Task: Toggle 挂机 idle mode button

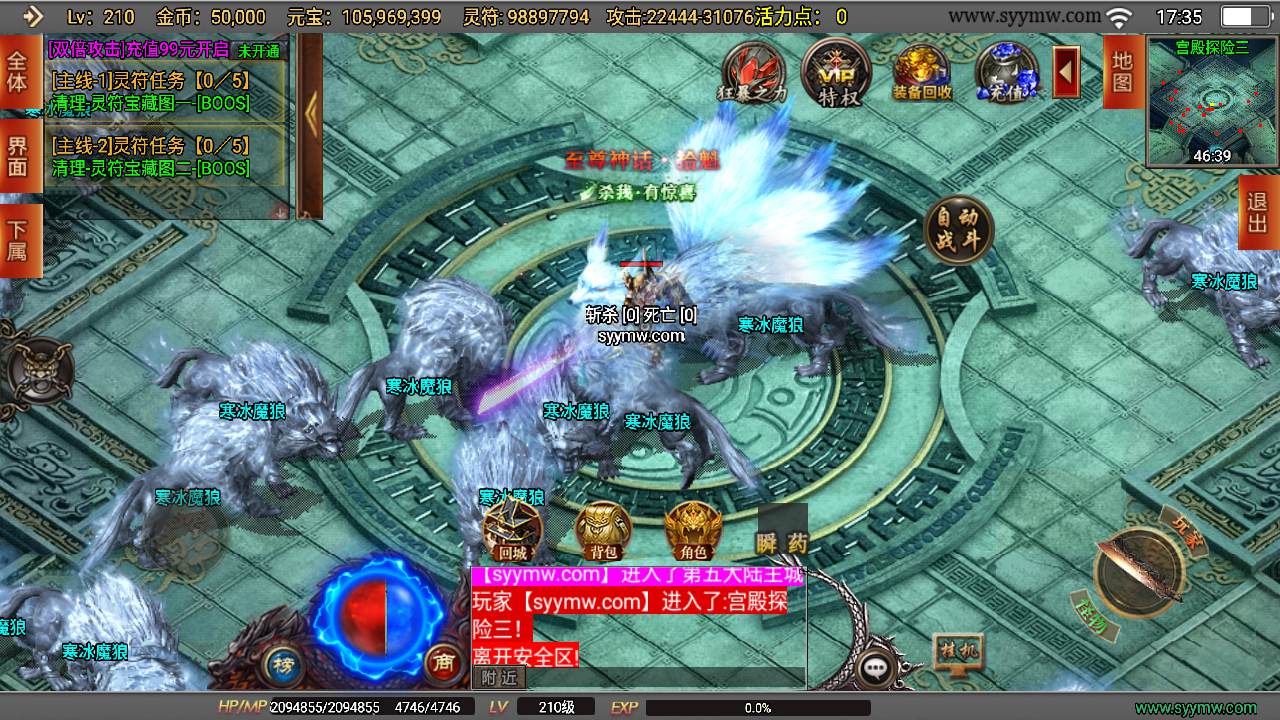Action: (957, 651)
